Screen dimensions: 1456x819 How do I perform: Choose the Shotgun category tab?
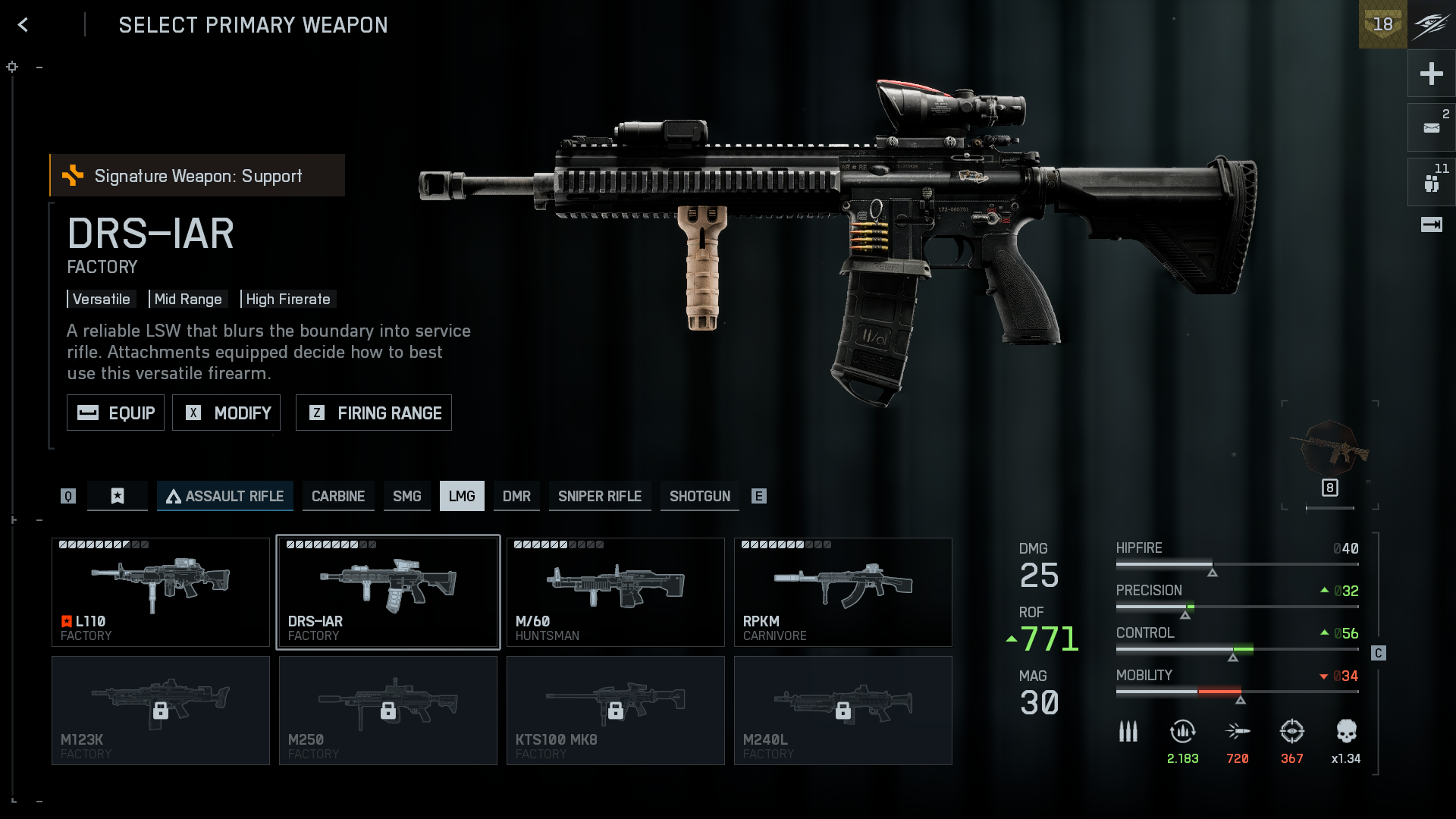tap(699, 496)
